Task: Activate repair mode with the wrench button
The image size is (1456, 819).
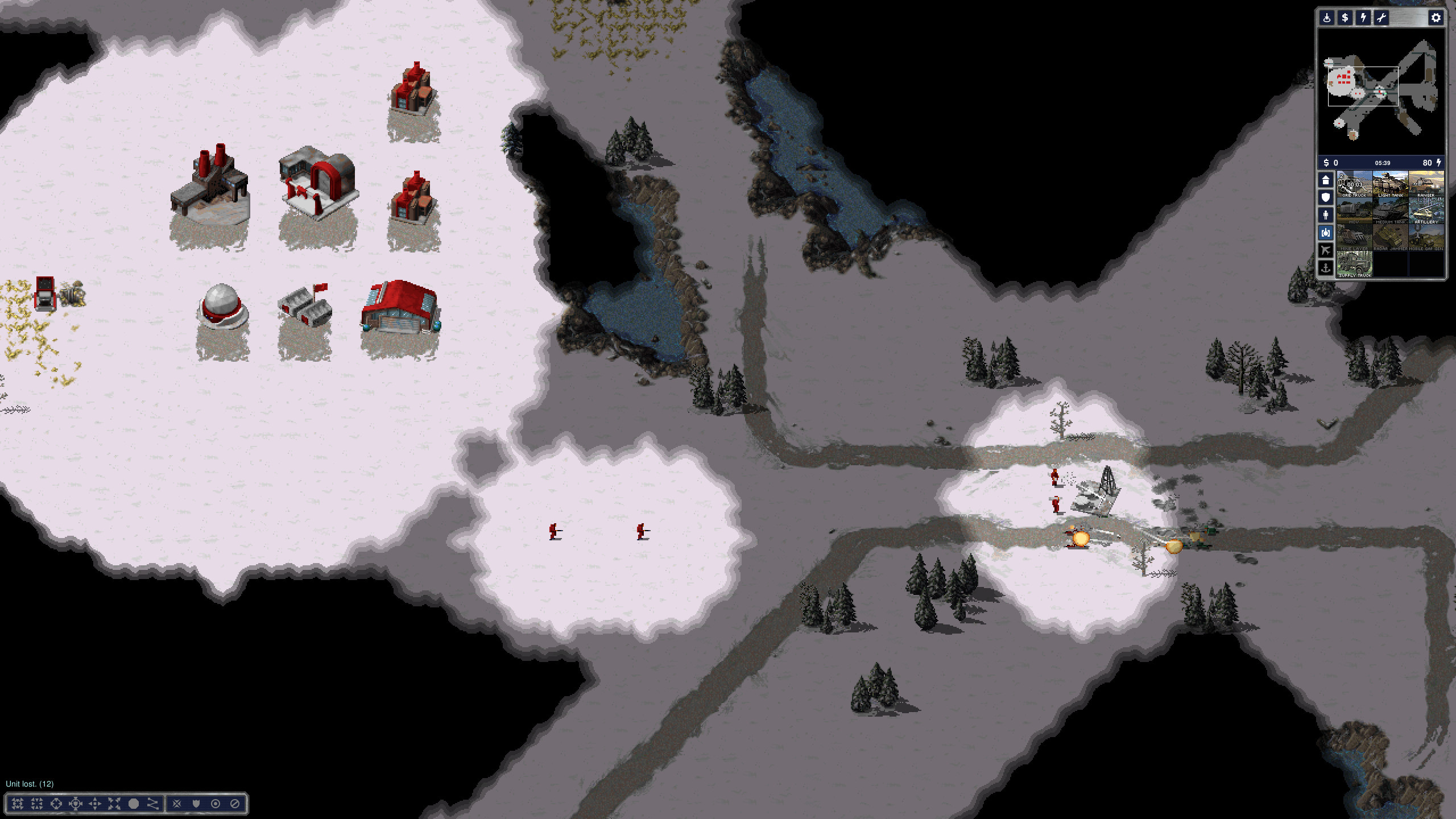Action: coord(1381,18)
